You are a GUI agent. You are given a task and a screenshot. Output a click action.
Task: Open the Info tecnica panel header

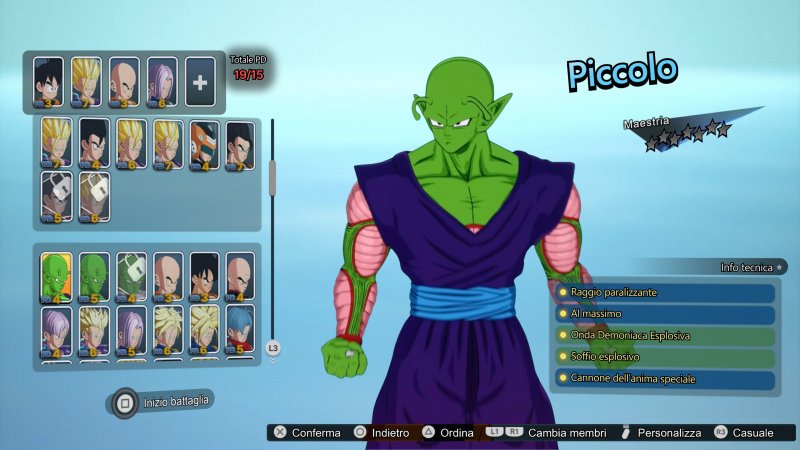click(x=744, y=267)
